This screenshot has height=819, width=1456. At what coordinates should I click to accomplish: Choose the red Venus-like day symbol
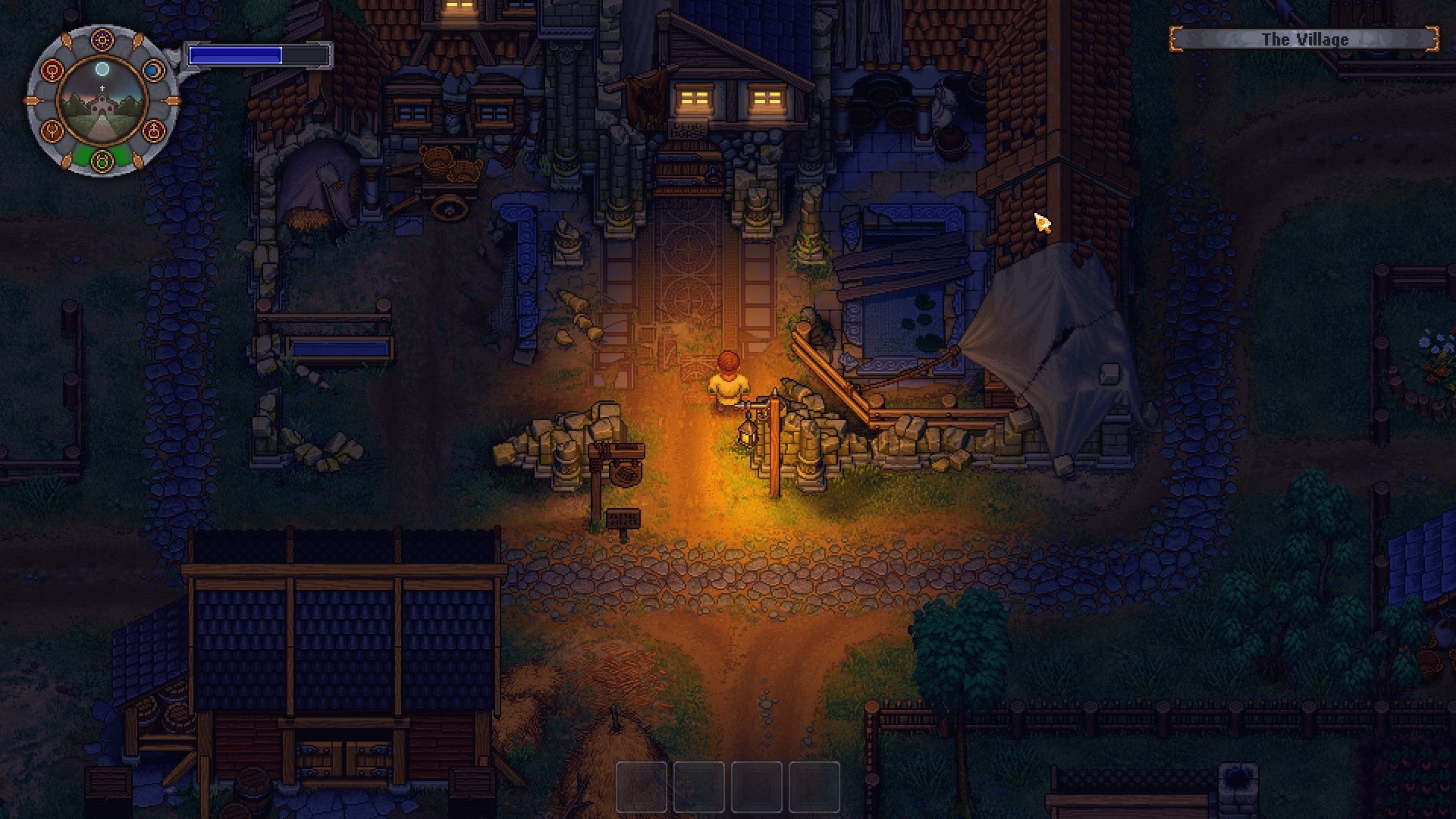[52, 71]
